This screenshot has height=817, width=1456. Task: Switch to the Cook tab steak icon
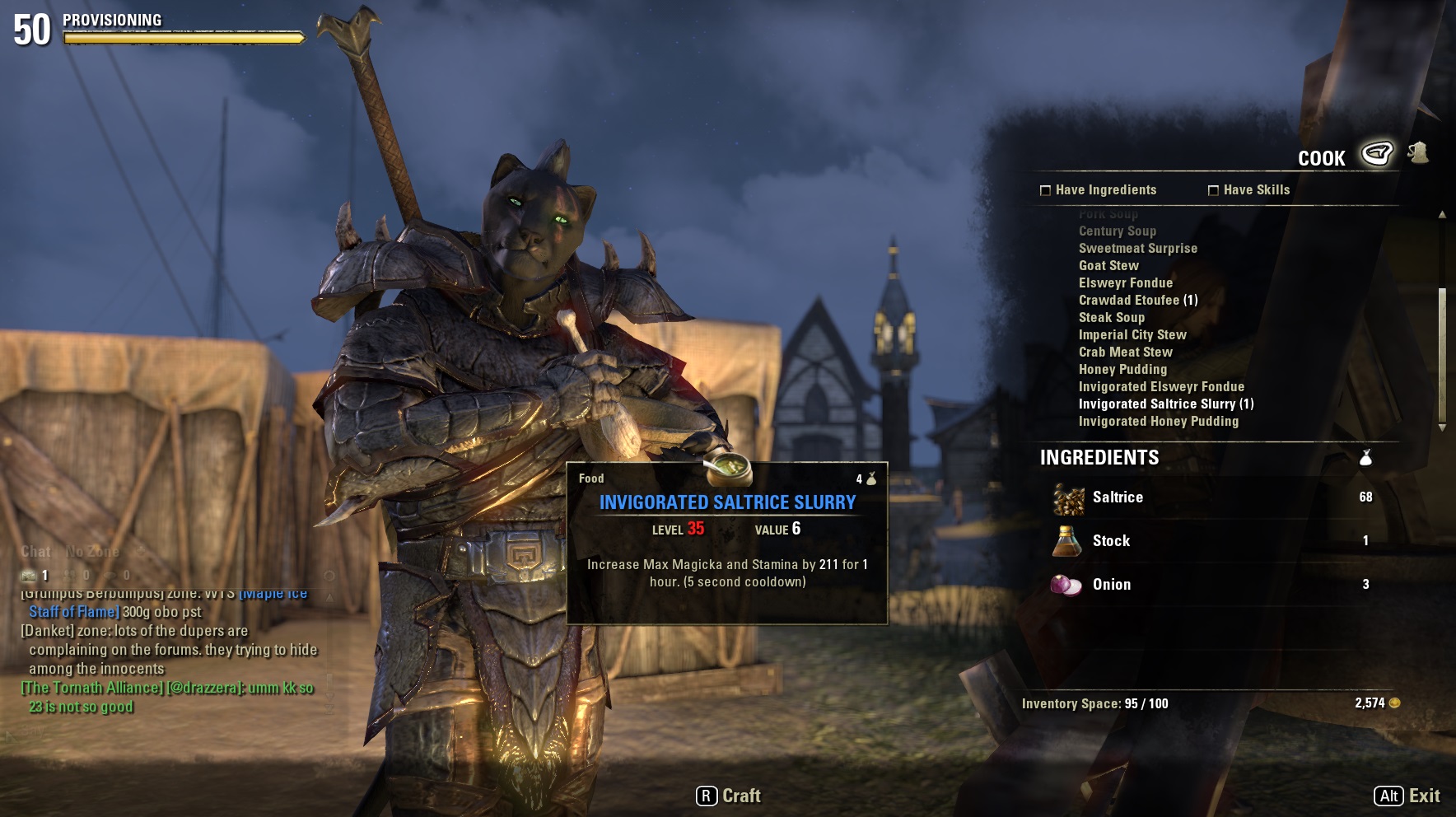(1376, 153)
